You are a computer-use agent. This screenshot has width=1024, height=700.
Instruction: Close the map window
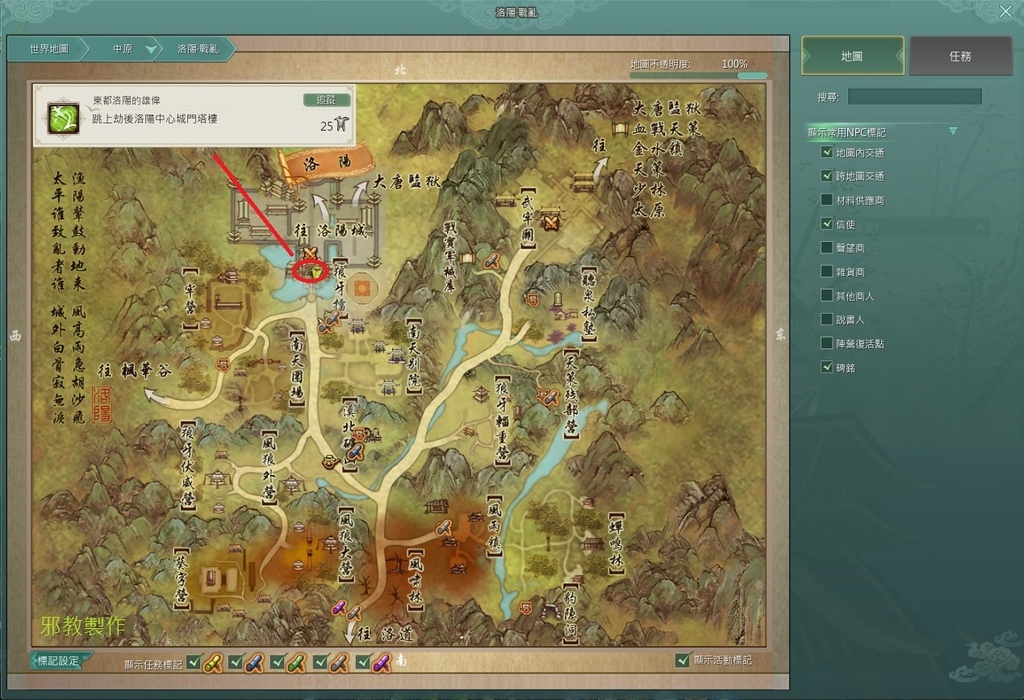click(1006, 12)
